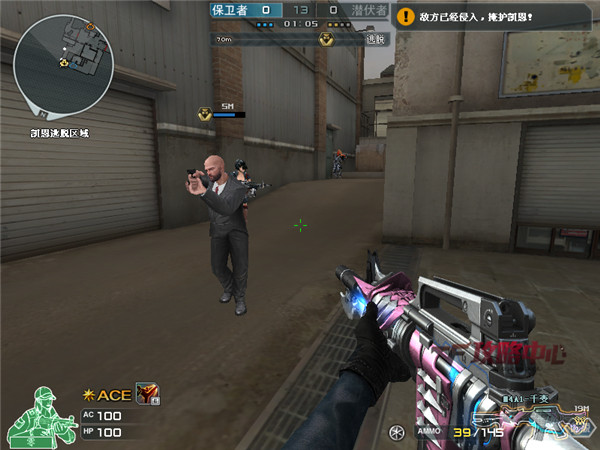Click the escape progress tracker emblem
Screen dimensions: 600x450
click(x=327, y=39)
